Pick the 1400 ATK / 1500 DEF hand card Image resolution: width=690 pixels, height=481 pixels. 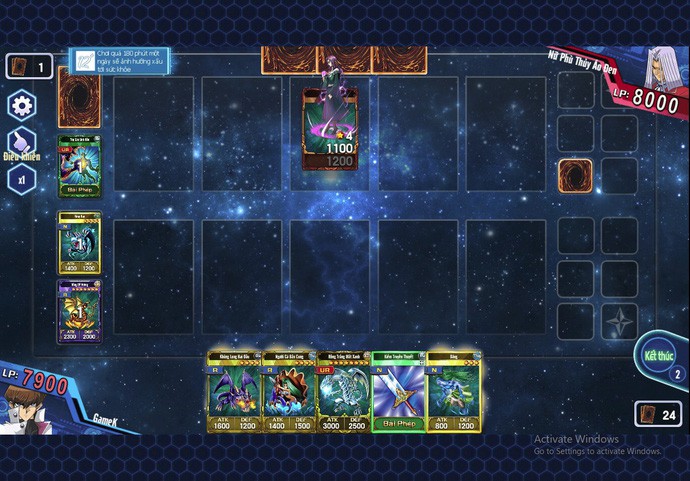288,392
